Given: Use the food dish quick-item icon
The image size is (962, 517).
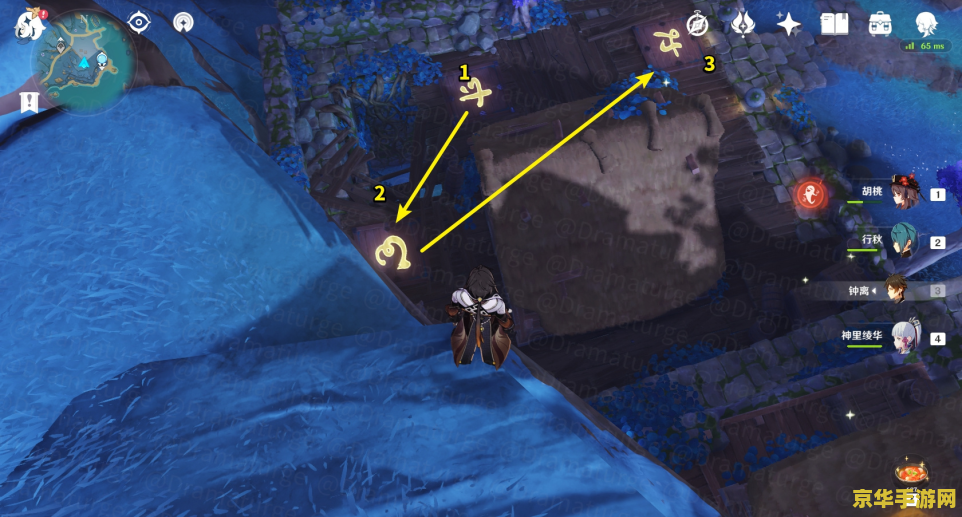Looking at the screenshot, I should pos(912,474).
